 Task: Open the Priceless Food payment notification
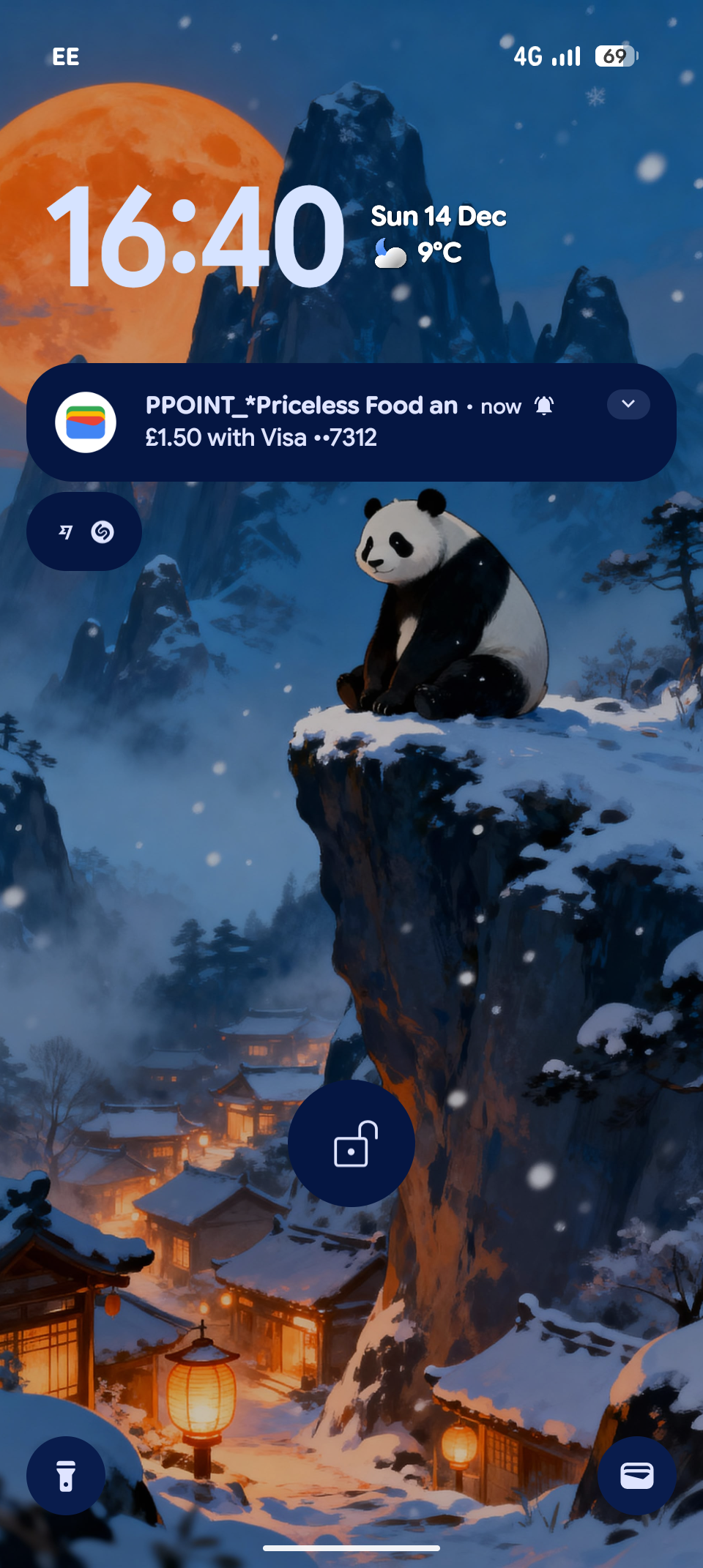[x=330, y=422]
